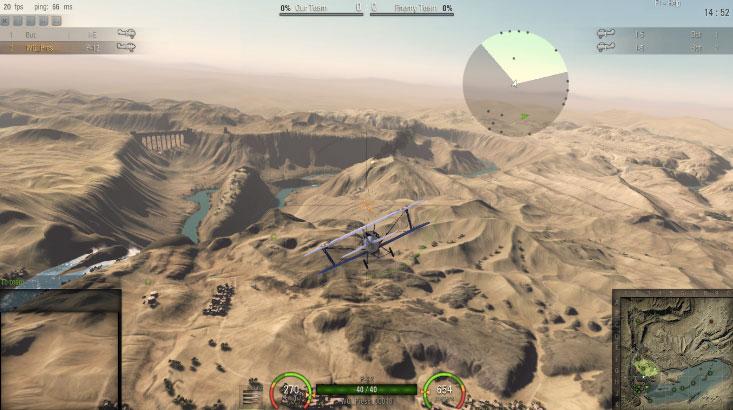Click the terrain minimap in the corner
The height and width of the screenshot is (410, 733).
click(672, 349)
